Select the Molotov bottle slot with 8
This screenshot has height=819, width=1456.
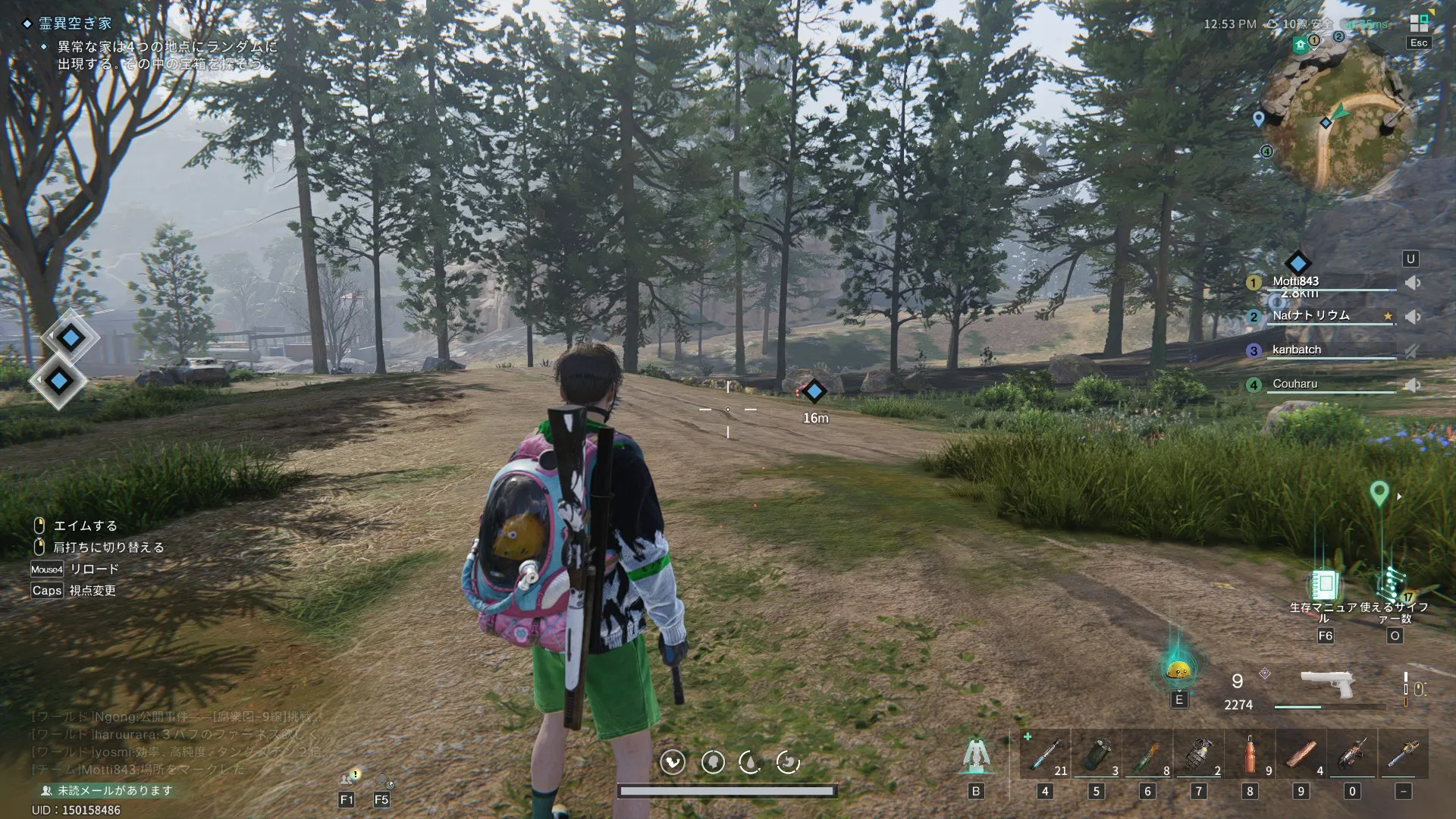coord(1147,755)
